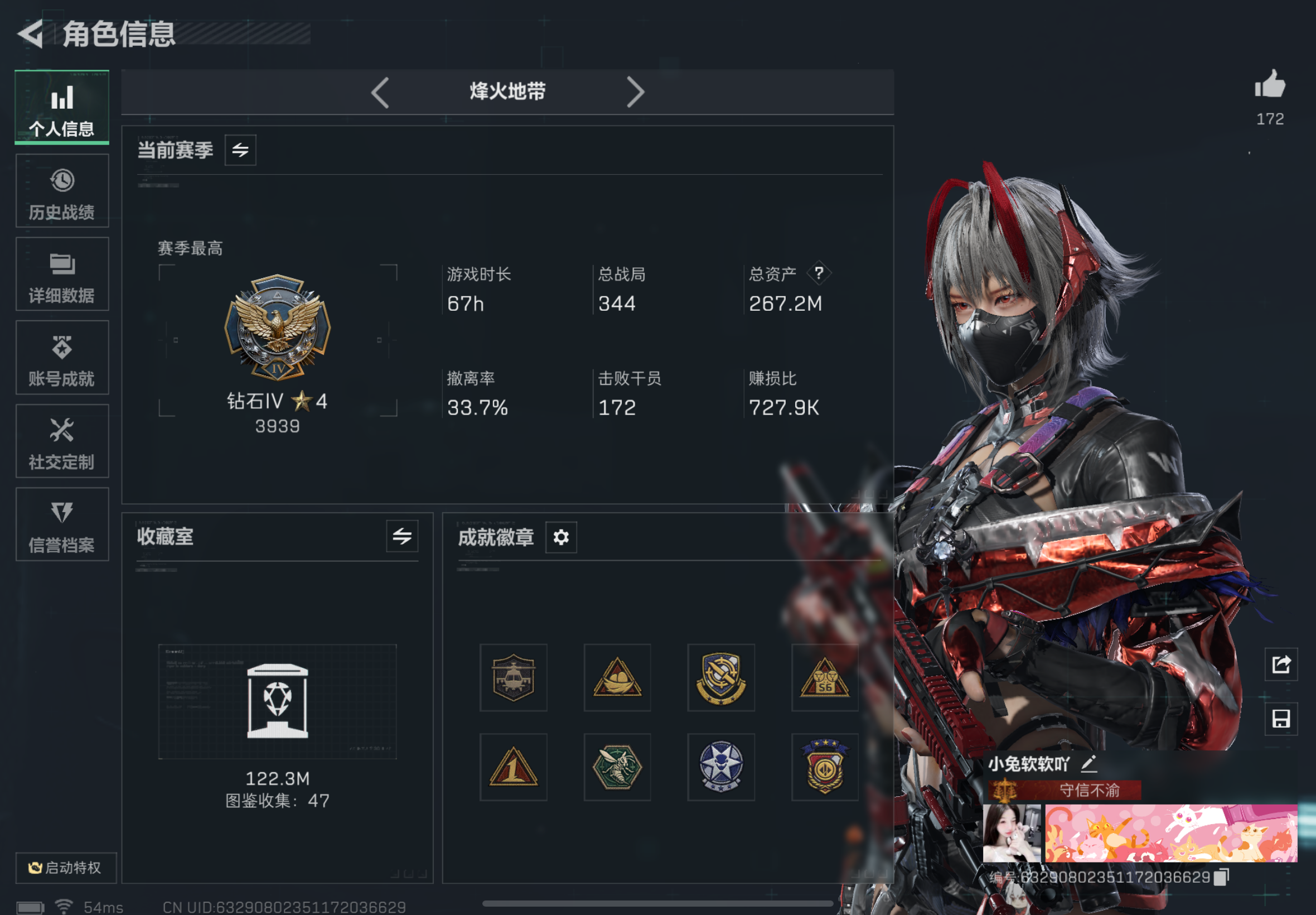Select the 个人信息 tab
This screenshot has width=1316, height=915.
tap(62, 108)
